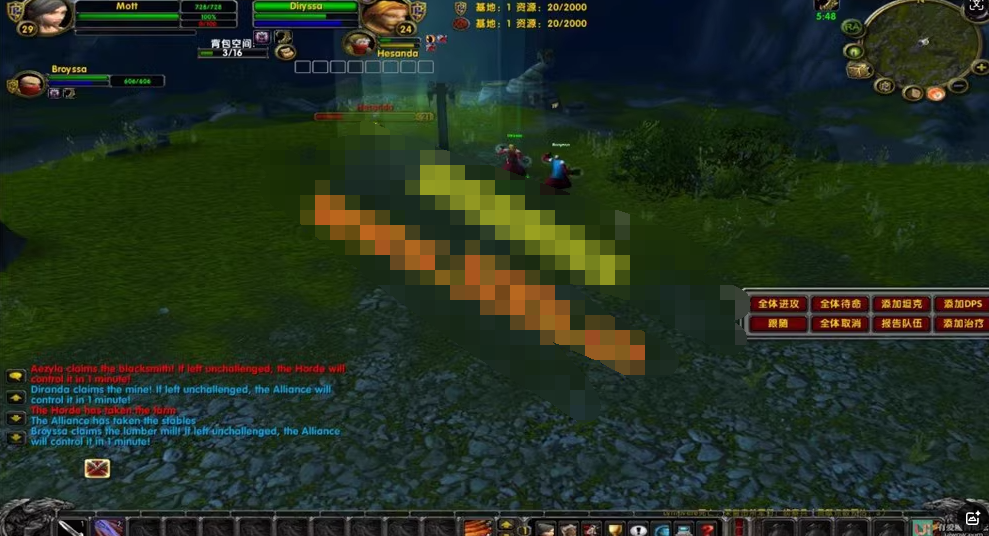Open the 报告队伍 (report team) command
The height and width of the screenshot is (536, 989).
[901, 324]
